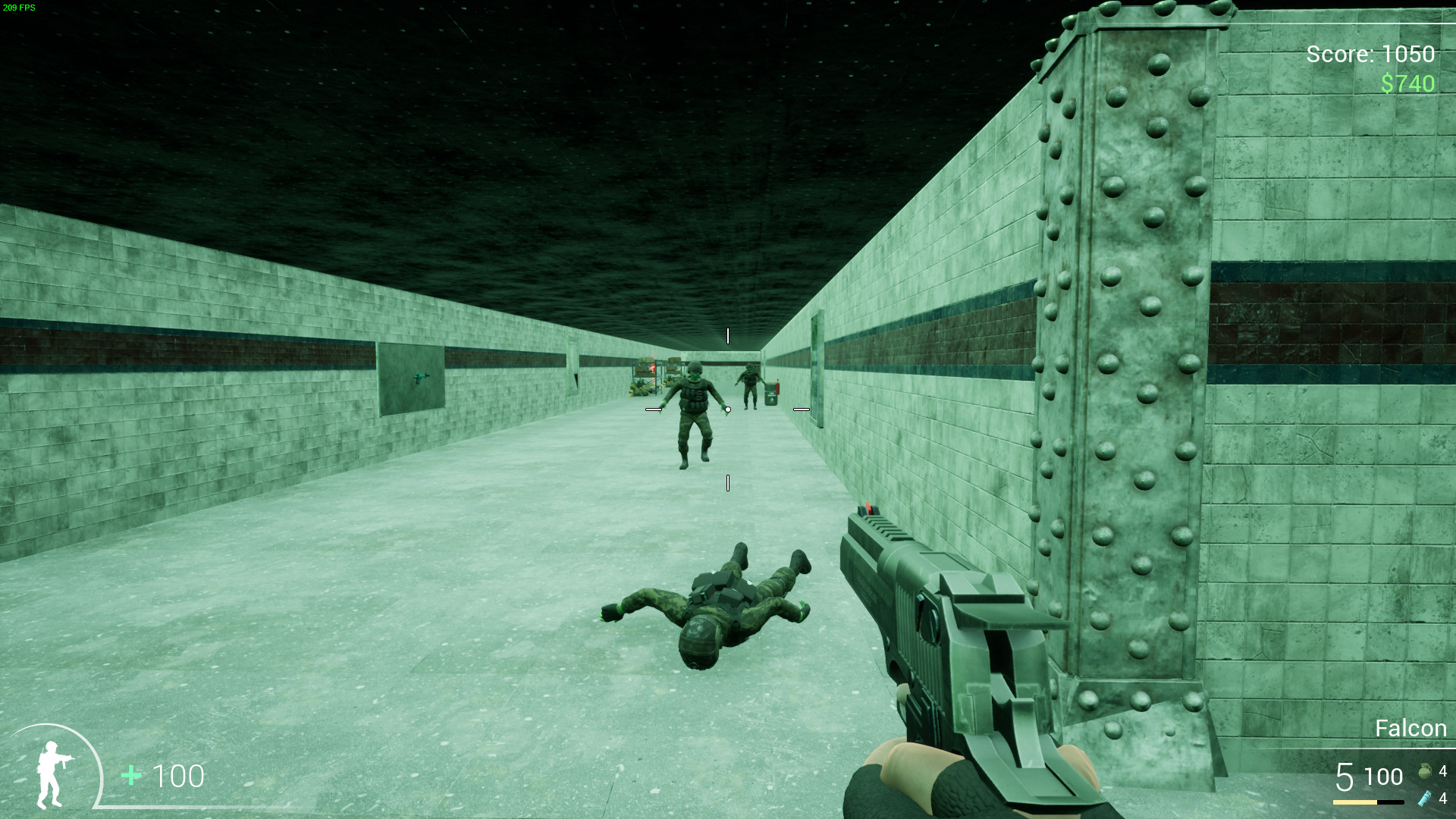This screenshot has width=1456, height=819.
Task: Toggle the reserve ammo counter showing 100
Action: point(1384,777)
